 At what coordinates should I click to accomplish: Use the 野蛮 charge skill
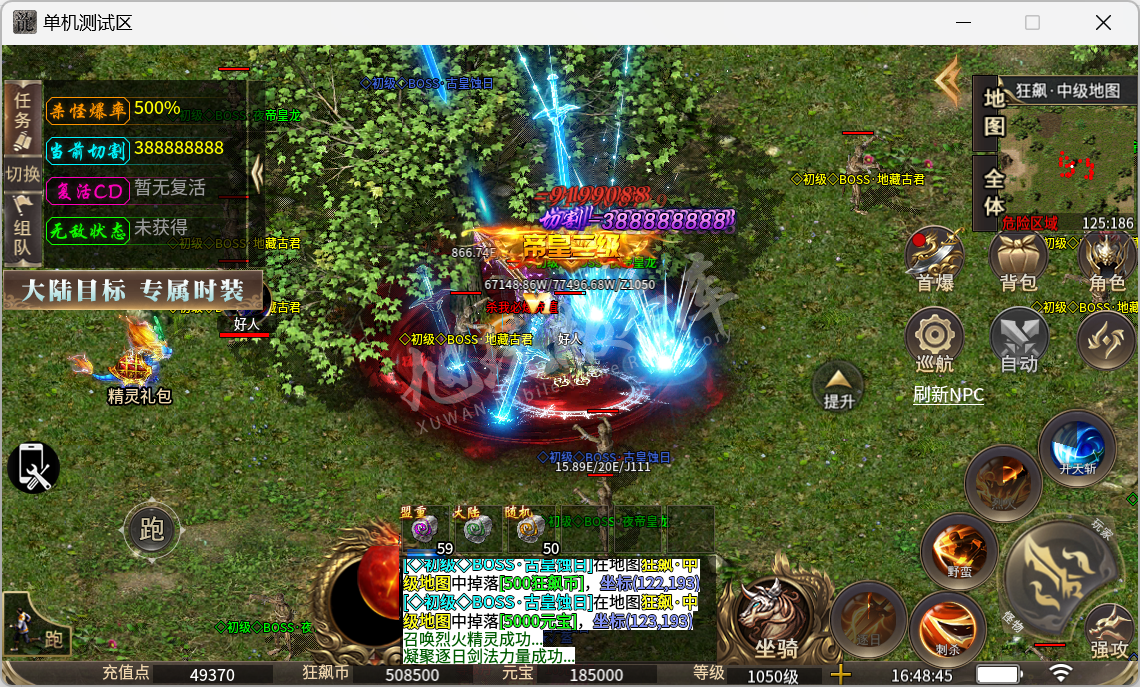(x=959, y=549)
